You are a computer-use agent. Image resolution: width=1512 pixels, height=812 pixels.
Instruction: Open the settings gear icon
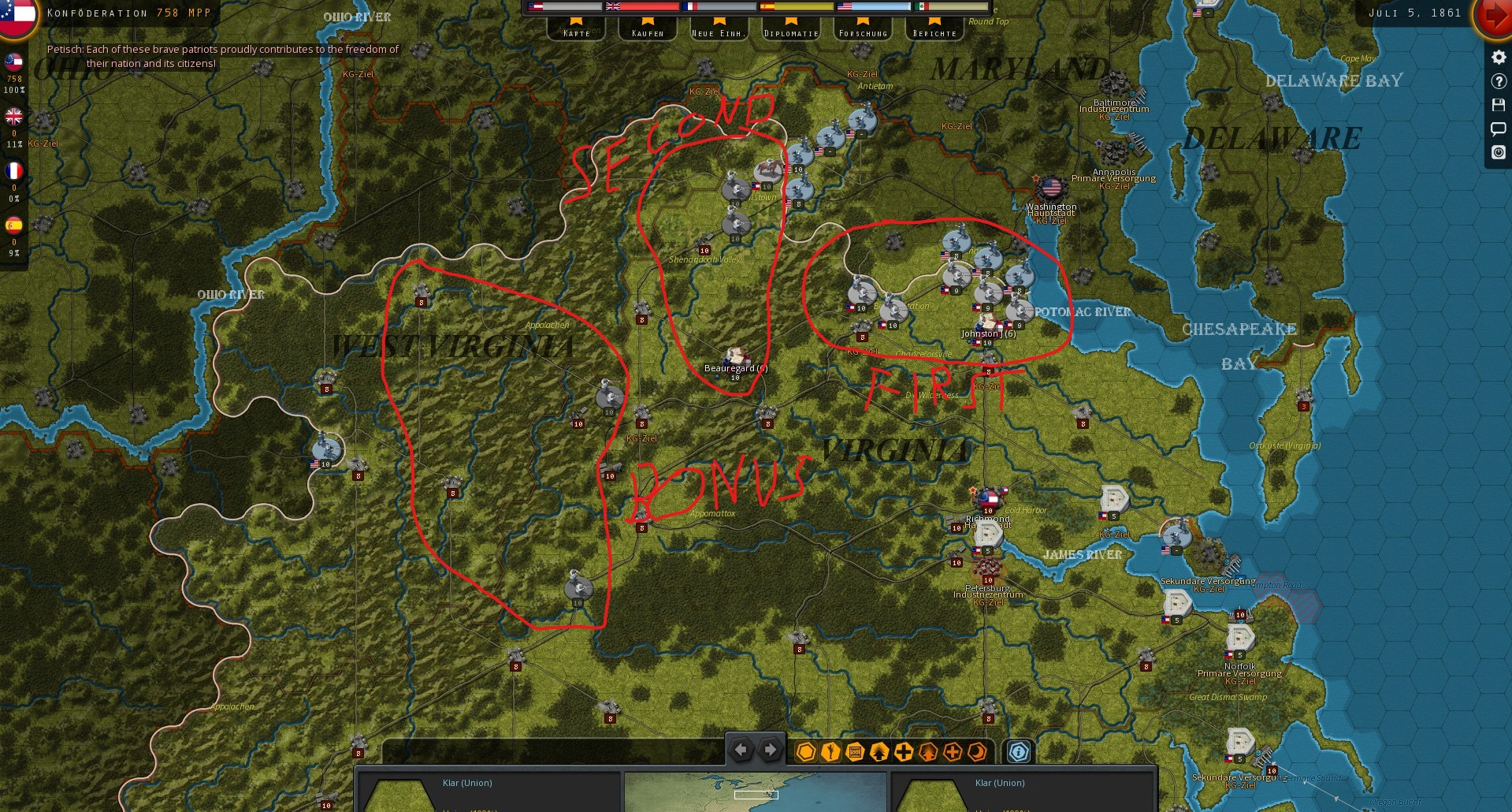click(x=1498, y=56)
